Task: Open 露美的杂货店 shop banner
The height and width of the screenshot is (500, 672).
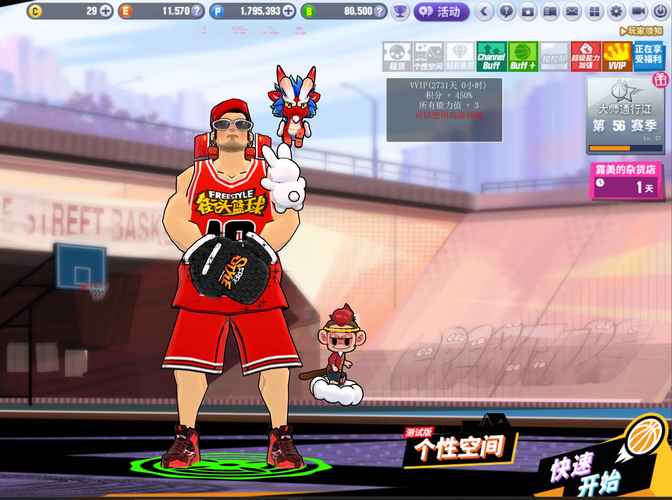Action: 627,181
